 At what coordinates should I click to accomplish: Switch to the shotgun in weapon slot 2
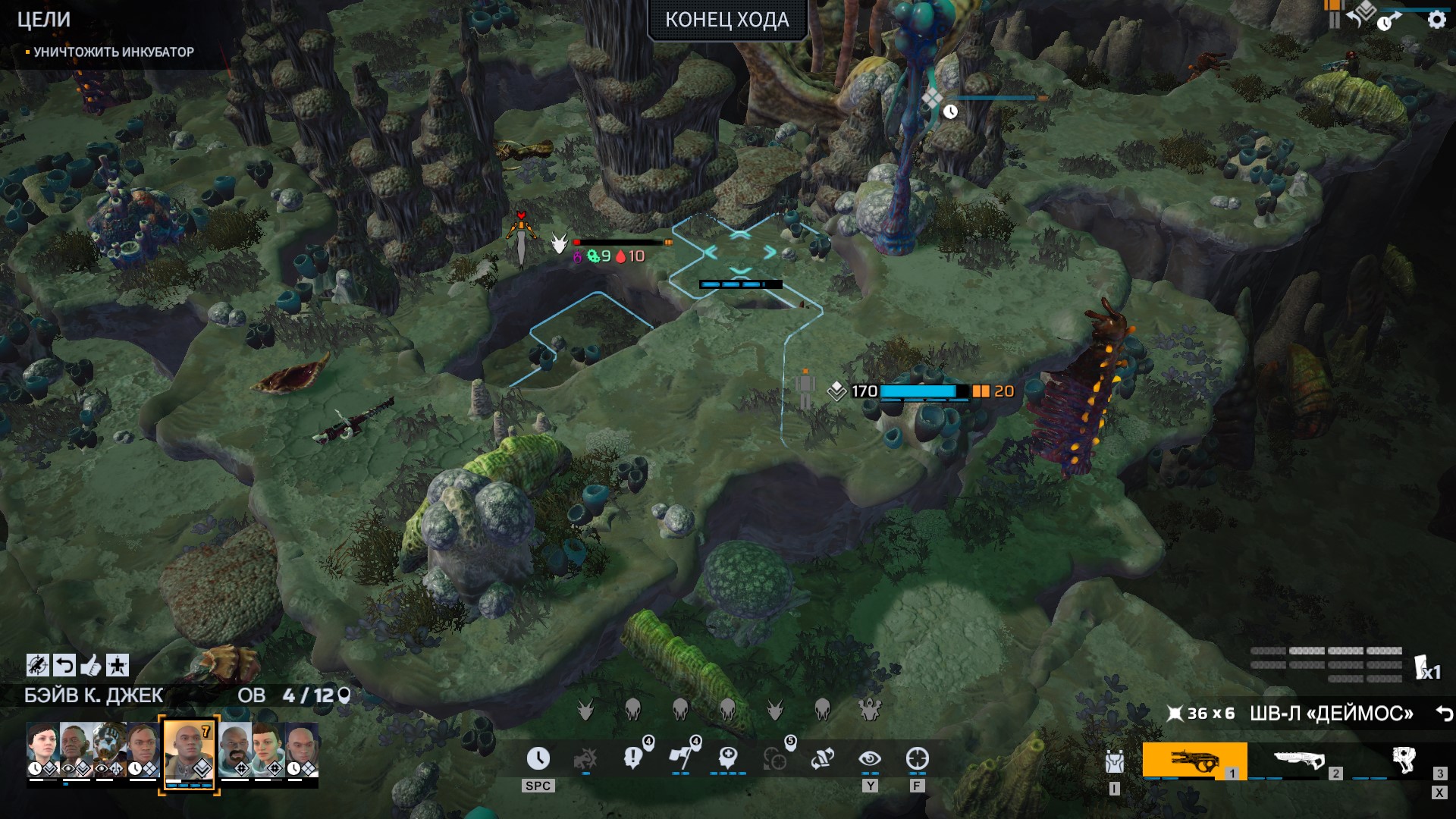(1298, 760)
